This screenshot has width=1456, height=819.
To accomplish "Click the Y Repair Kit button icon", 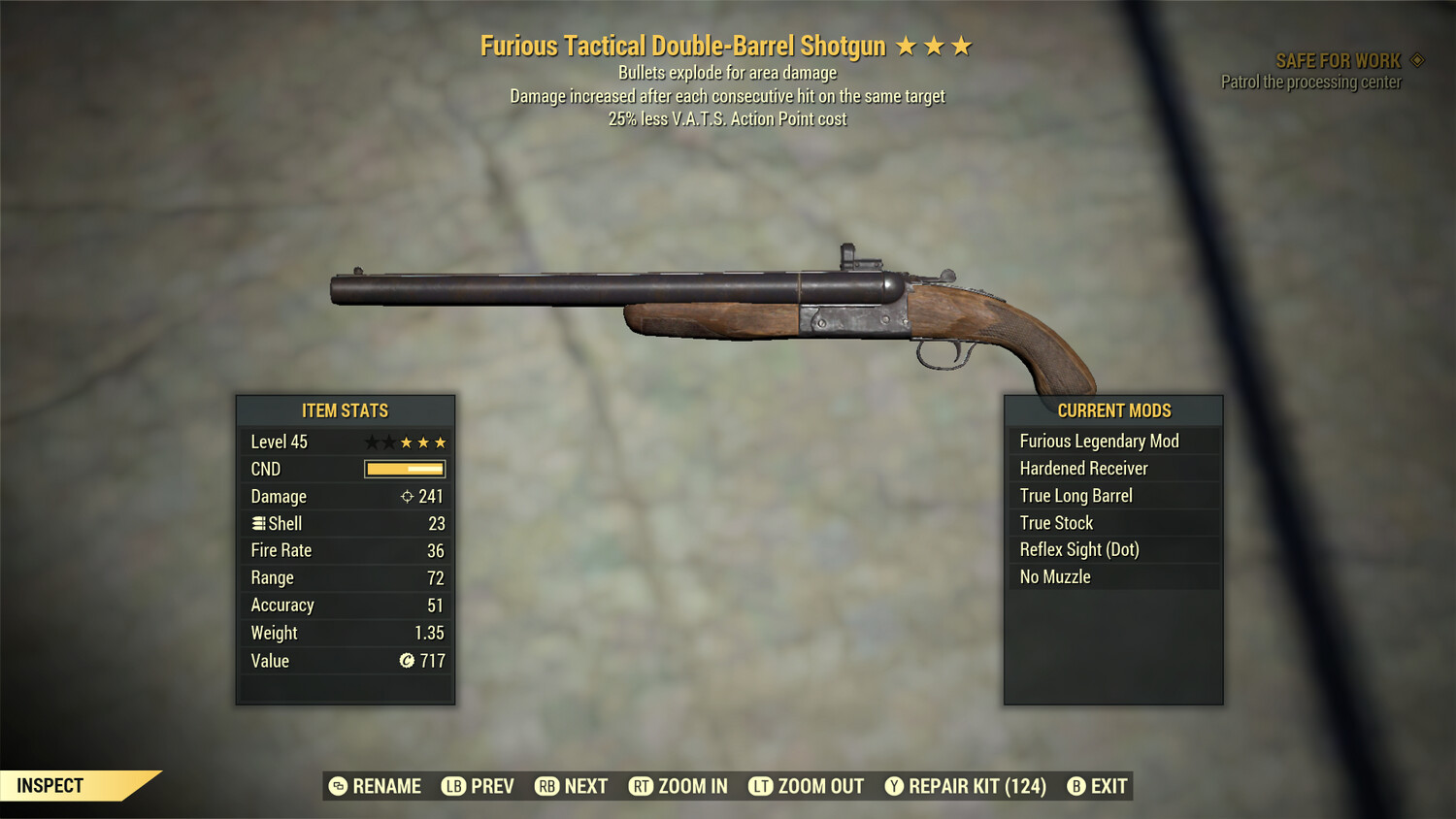I will pos(893,786).
